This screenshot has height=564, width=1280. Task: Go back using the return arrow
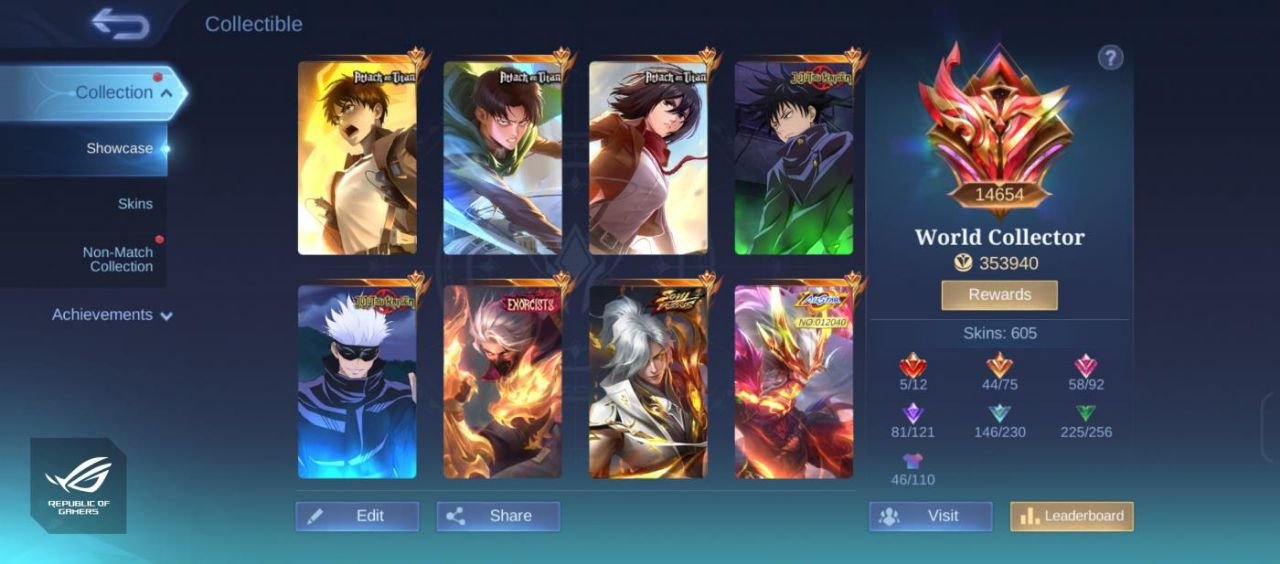pyautogui.click(x=120, y=24)
